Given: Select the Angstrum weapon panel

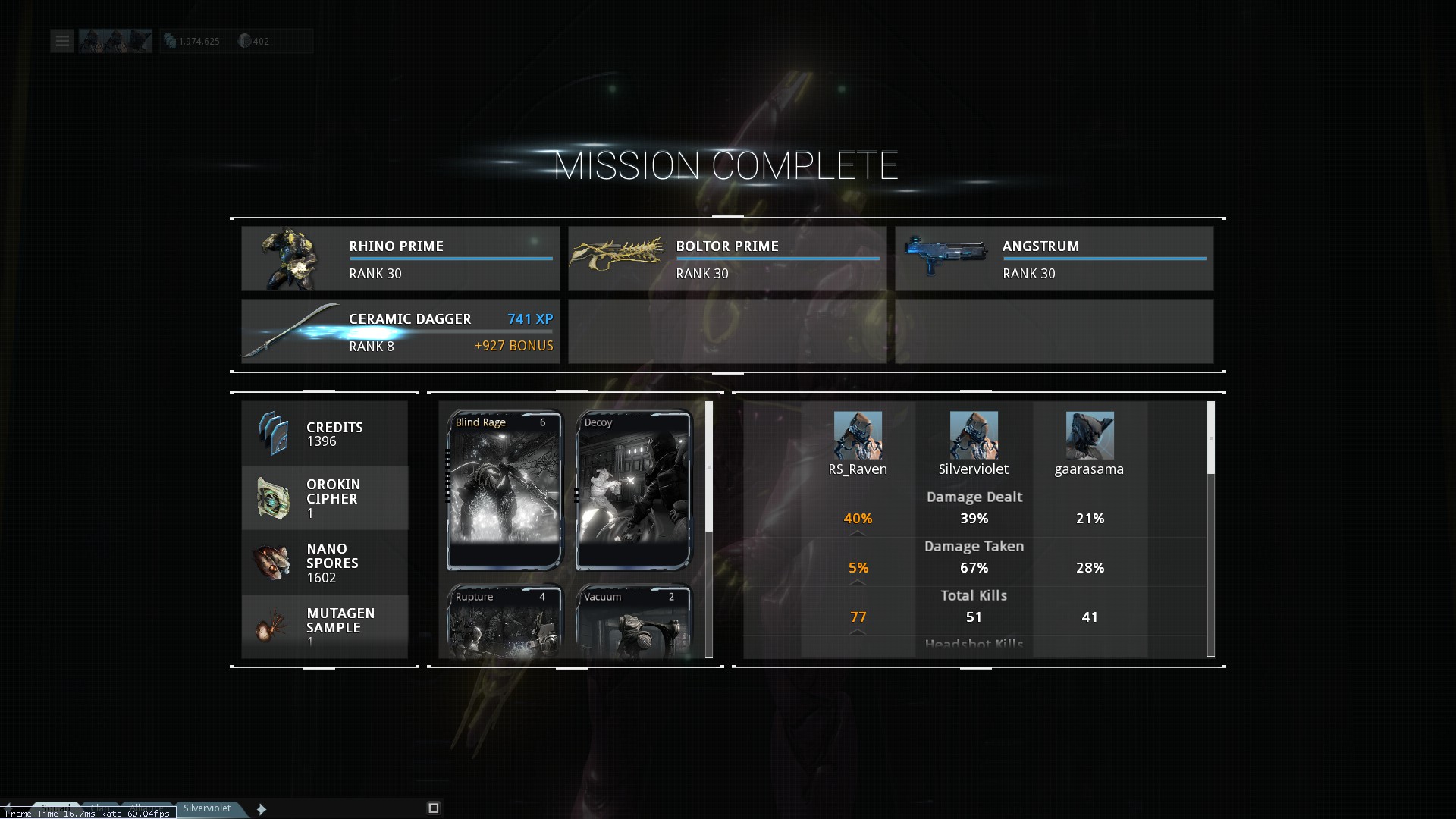Looking at the screenshot, I should (1054, 259).
